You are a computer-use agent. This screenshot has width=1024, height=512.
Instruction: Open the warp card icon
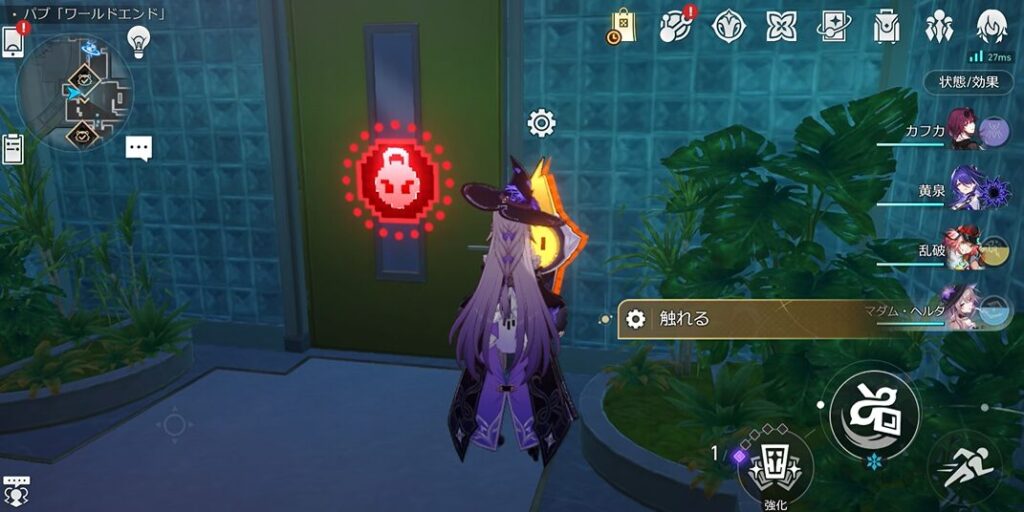833,26
